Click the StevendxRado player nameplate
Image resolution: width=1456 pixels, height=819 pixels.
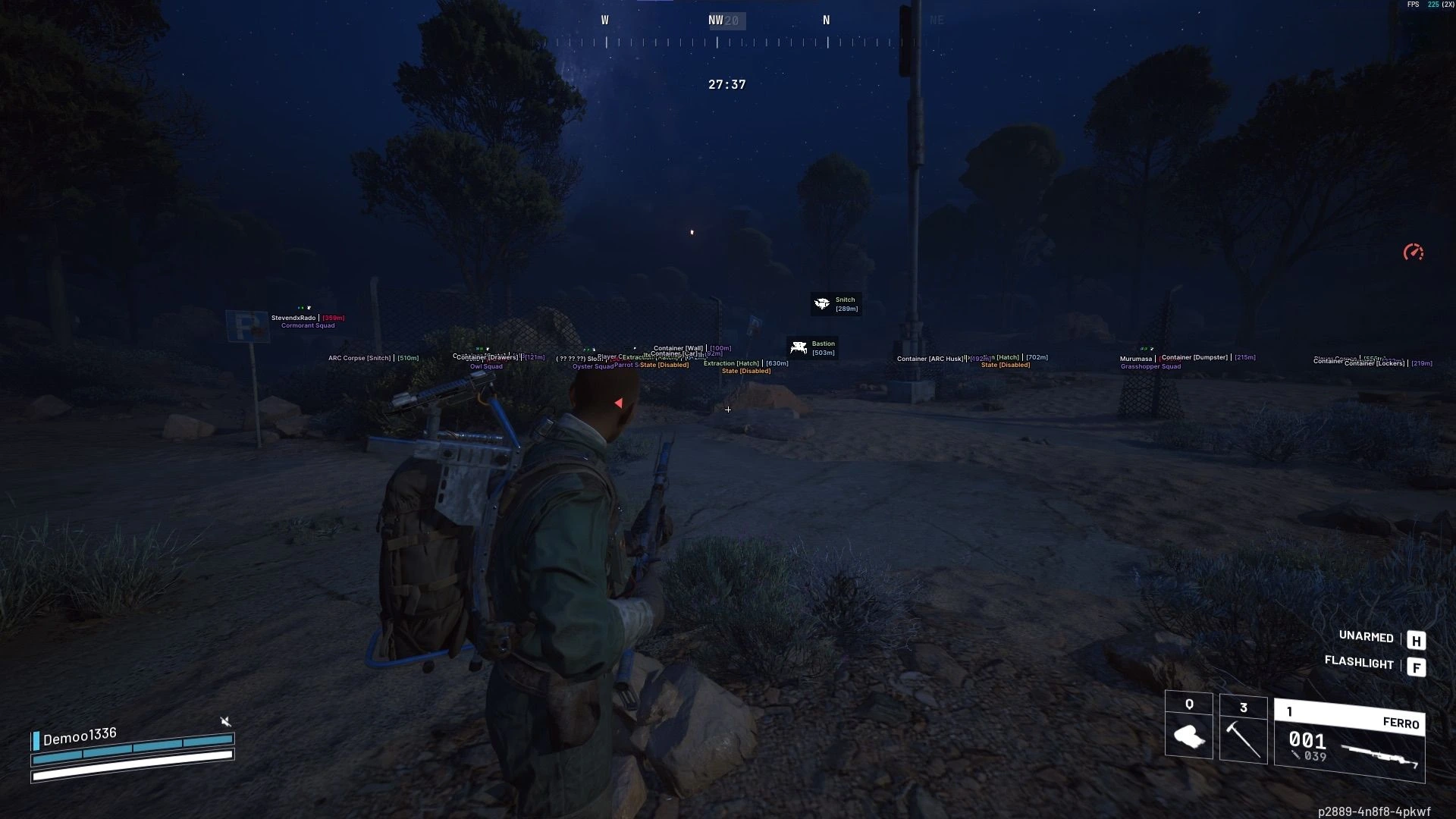[292, 318]
